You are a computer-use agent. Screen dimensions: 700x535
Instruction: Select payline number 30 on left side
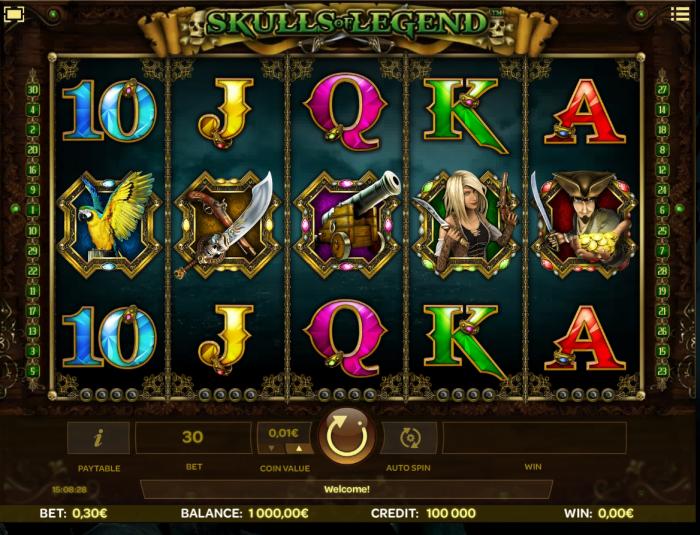[33, 90]
